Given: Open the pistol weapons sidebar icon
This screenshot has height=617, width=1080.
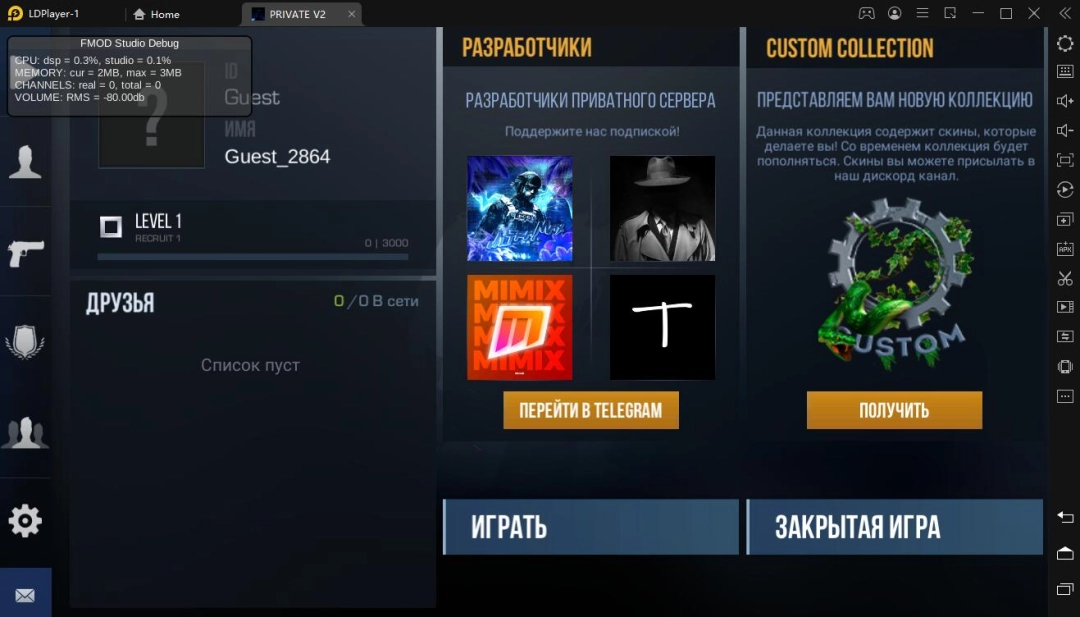Looking at the screenshot, I should click(x=25, y=253).
